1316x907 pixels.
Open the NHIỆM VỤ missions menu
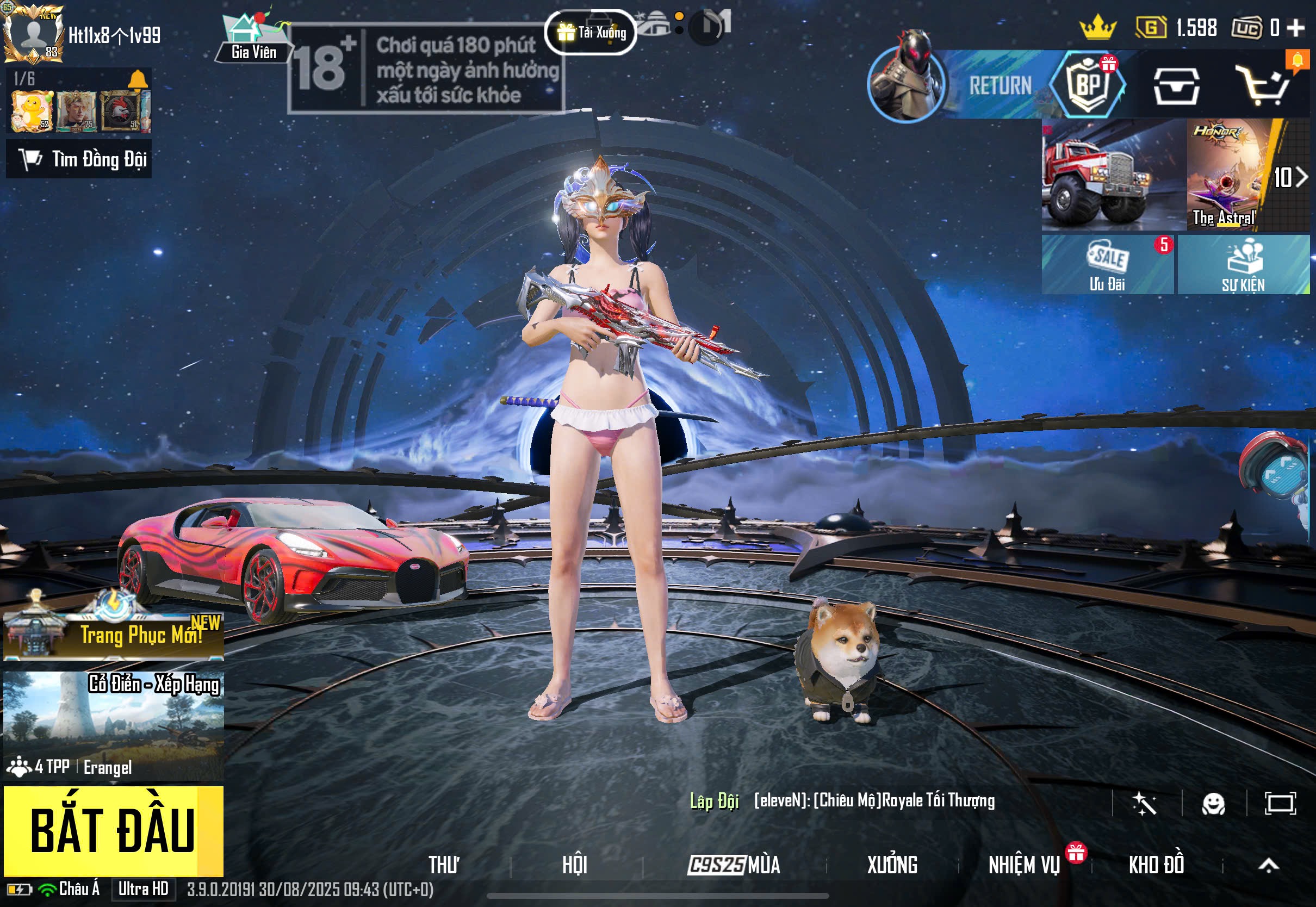coord(1024,865)
